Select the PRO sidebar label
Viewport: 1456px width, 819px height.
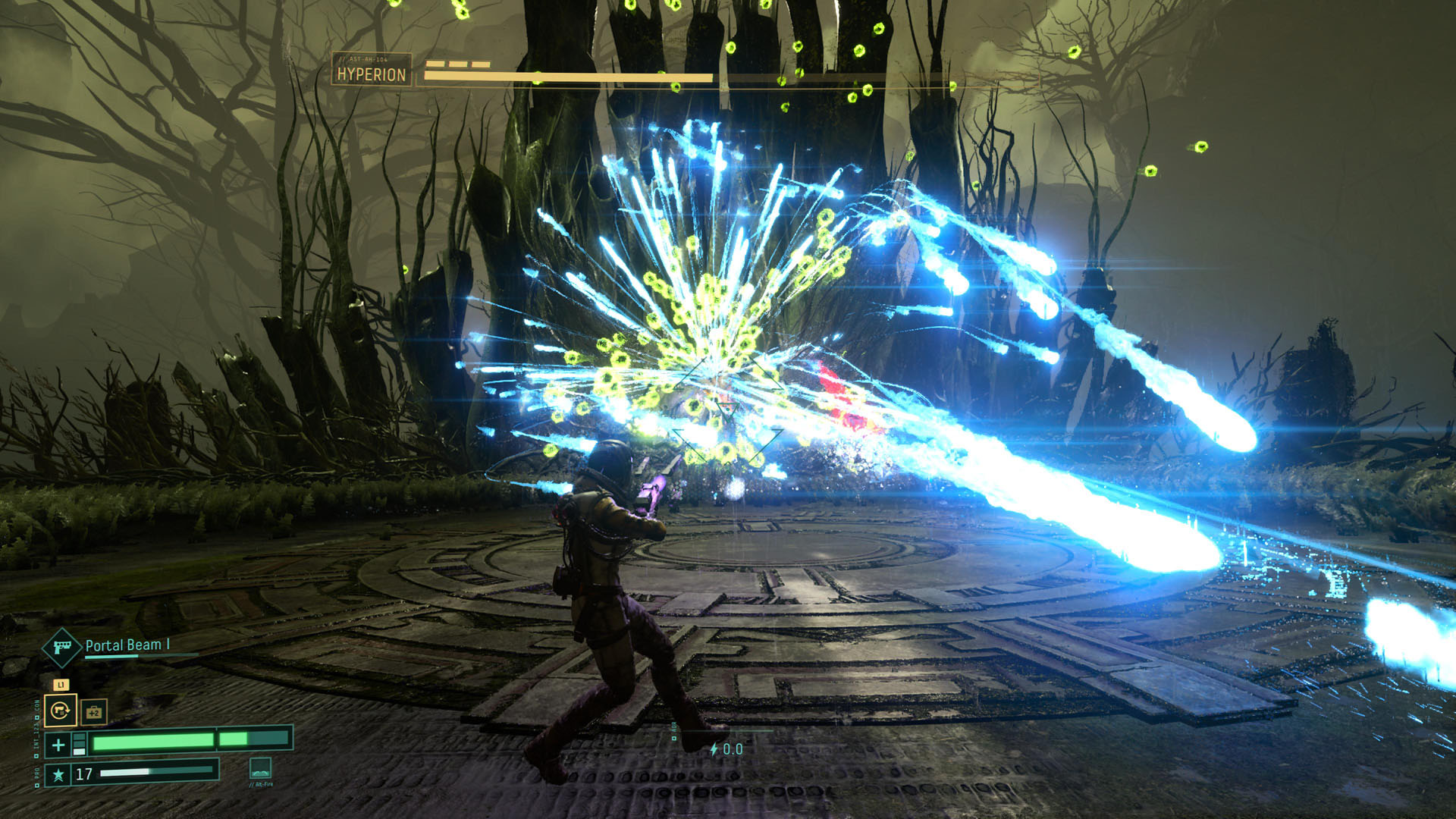(37, 770)
